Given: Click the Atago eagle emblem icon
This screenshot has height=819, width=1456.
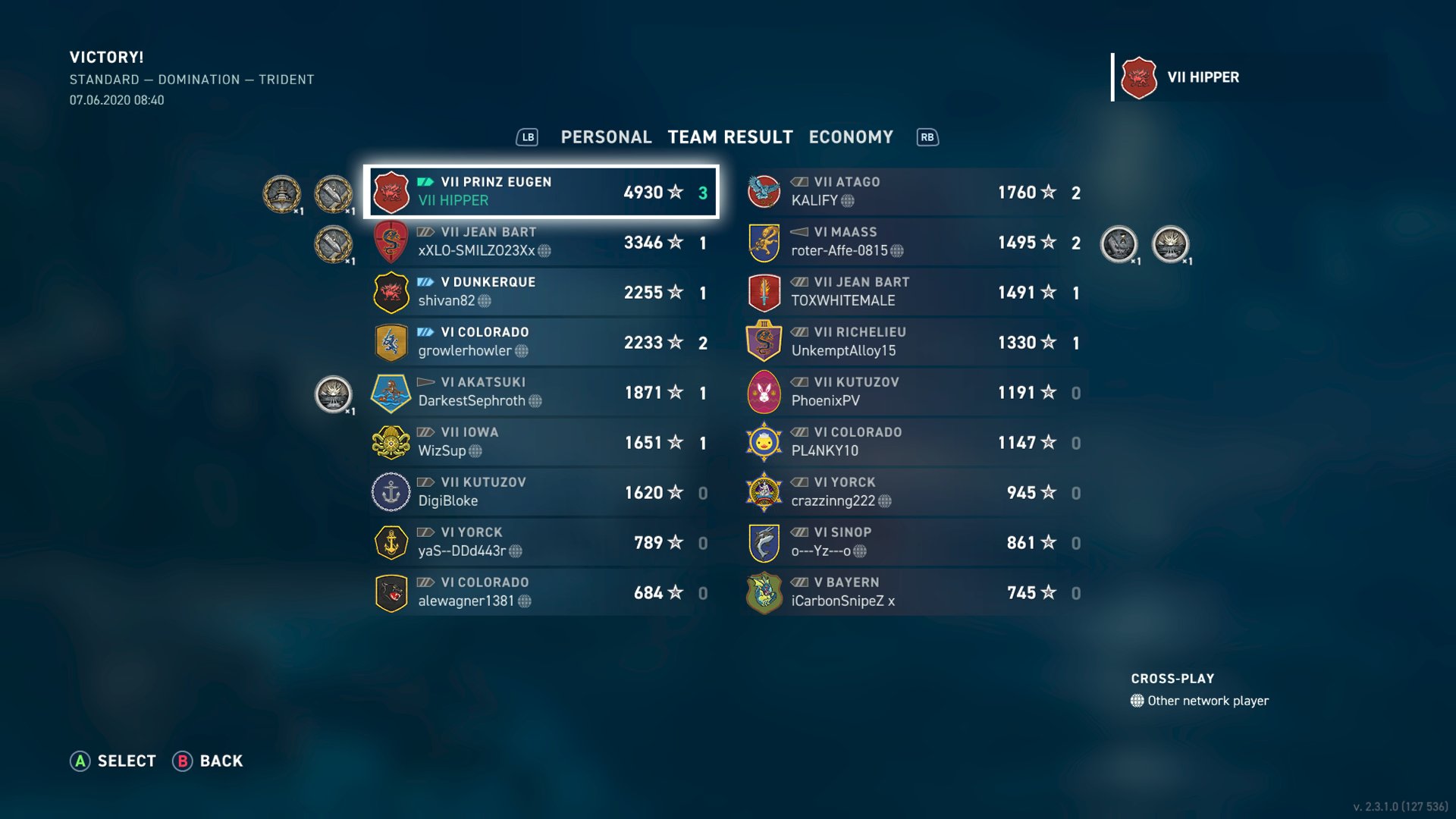Looking at the screenshot, I should 764,191.
